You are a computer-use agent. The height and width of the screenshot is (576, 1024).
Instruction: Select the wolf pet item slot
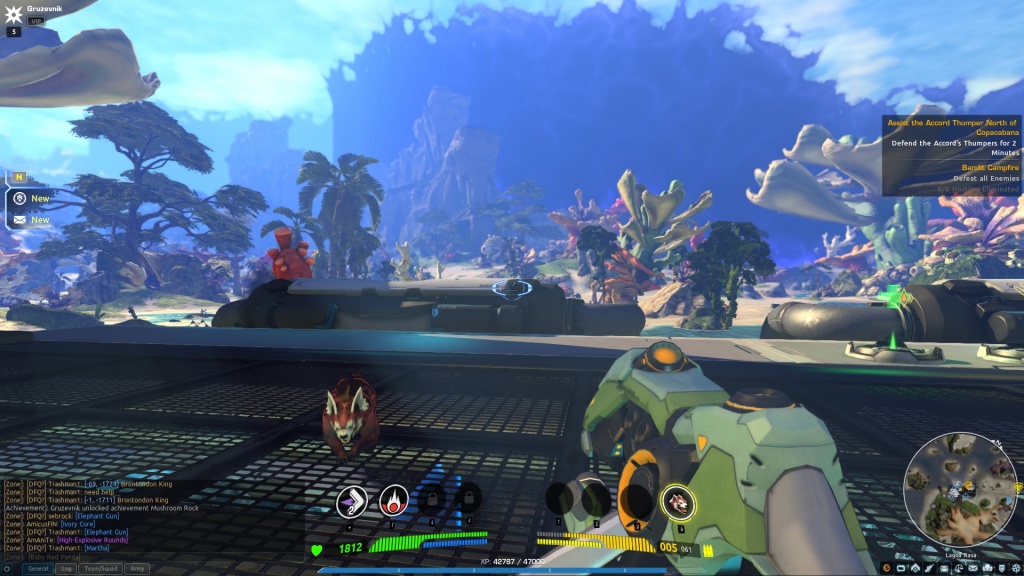tap(678, 502)
